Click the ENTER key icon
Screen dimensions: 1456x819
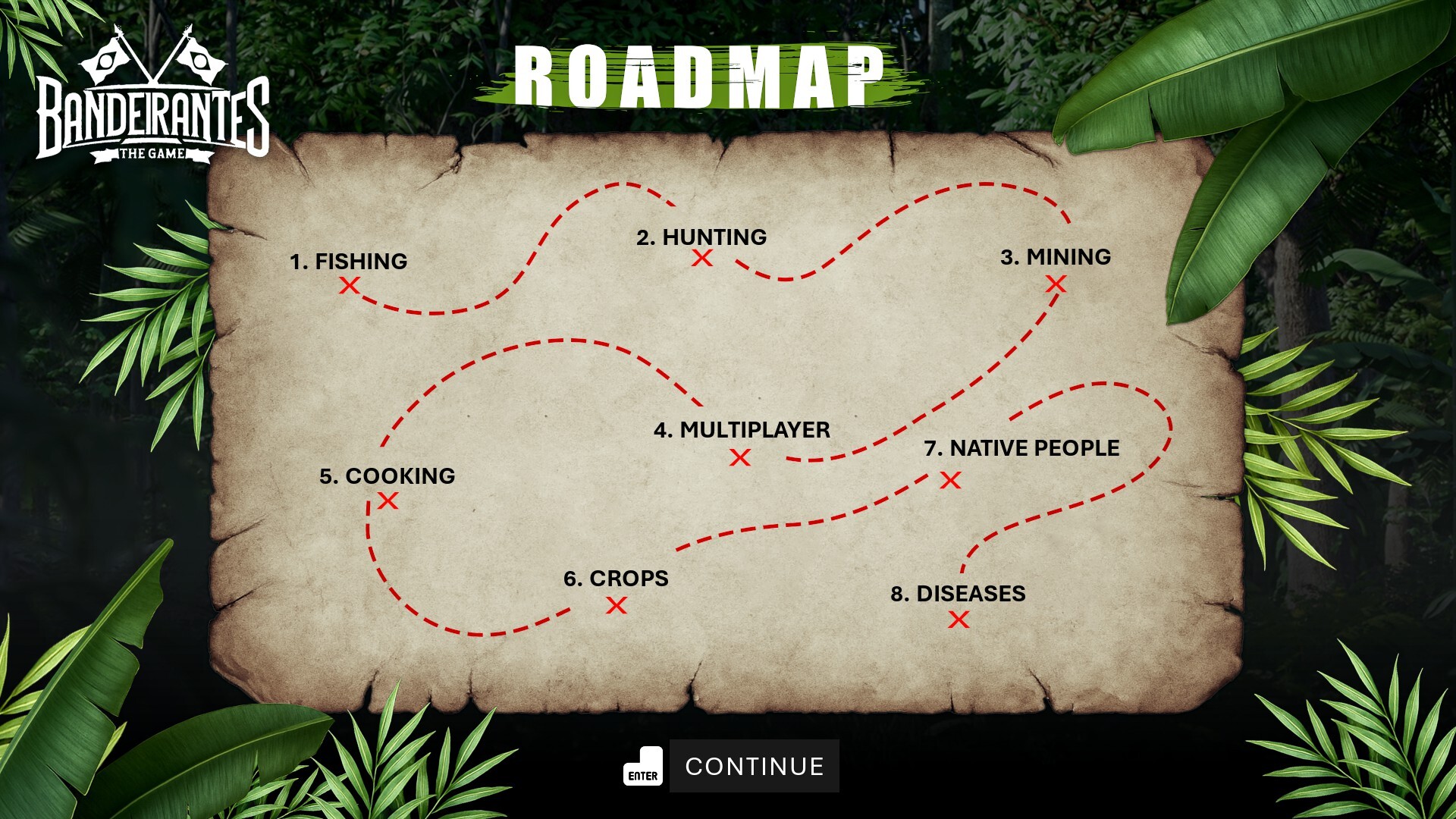click(x=642, y=766)
